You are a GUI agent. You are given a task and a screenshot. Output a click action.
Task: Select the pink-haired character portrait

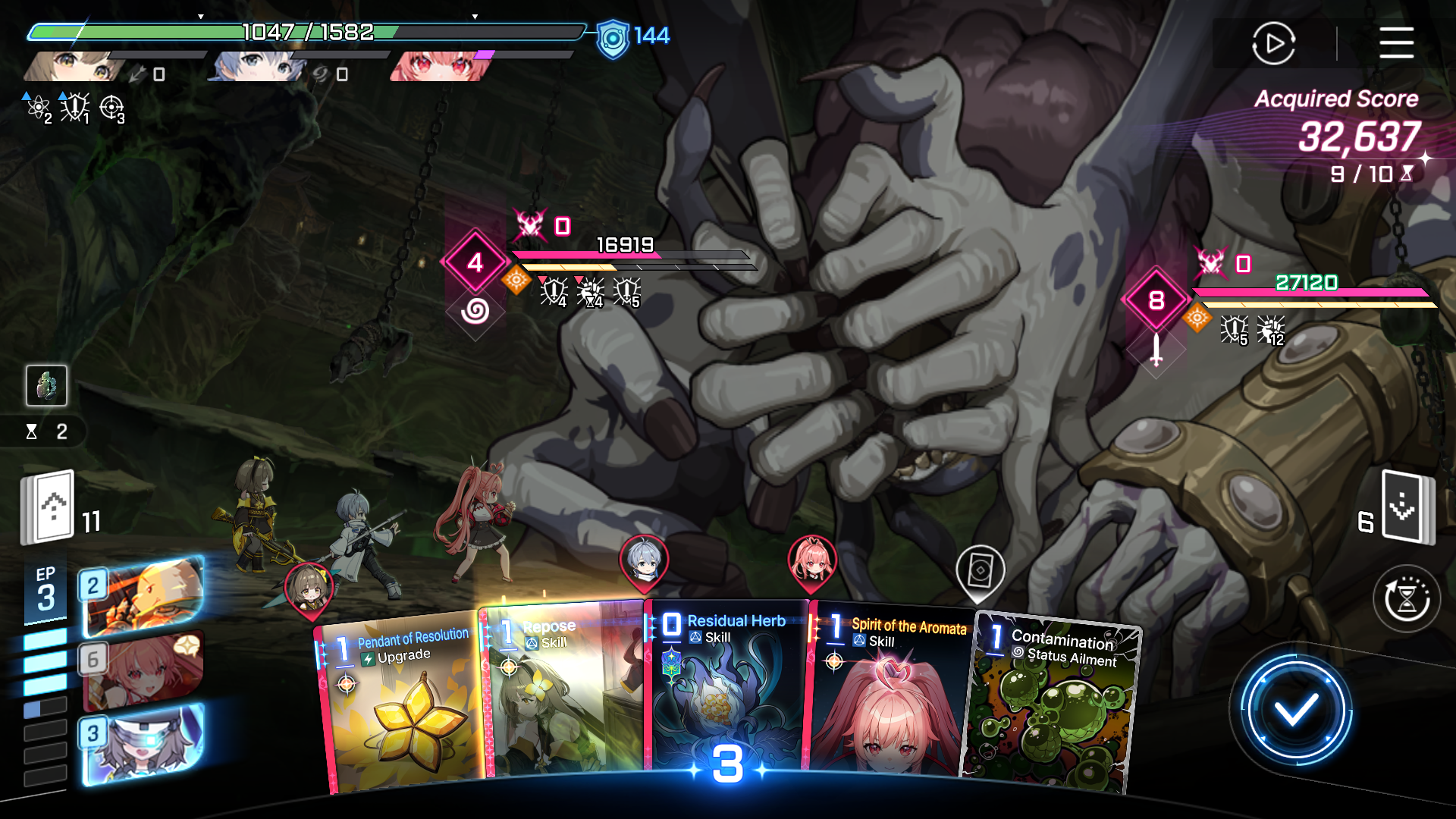pyautogui.click(x=438, y=66)
